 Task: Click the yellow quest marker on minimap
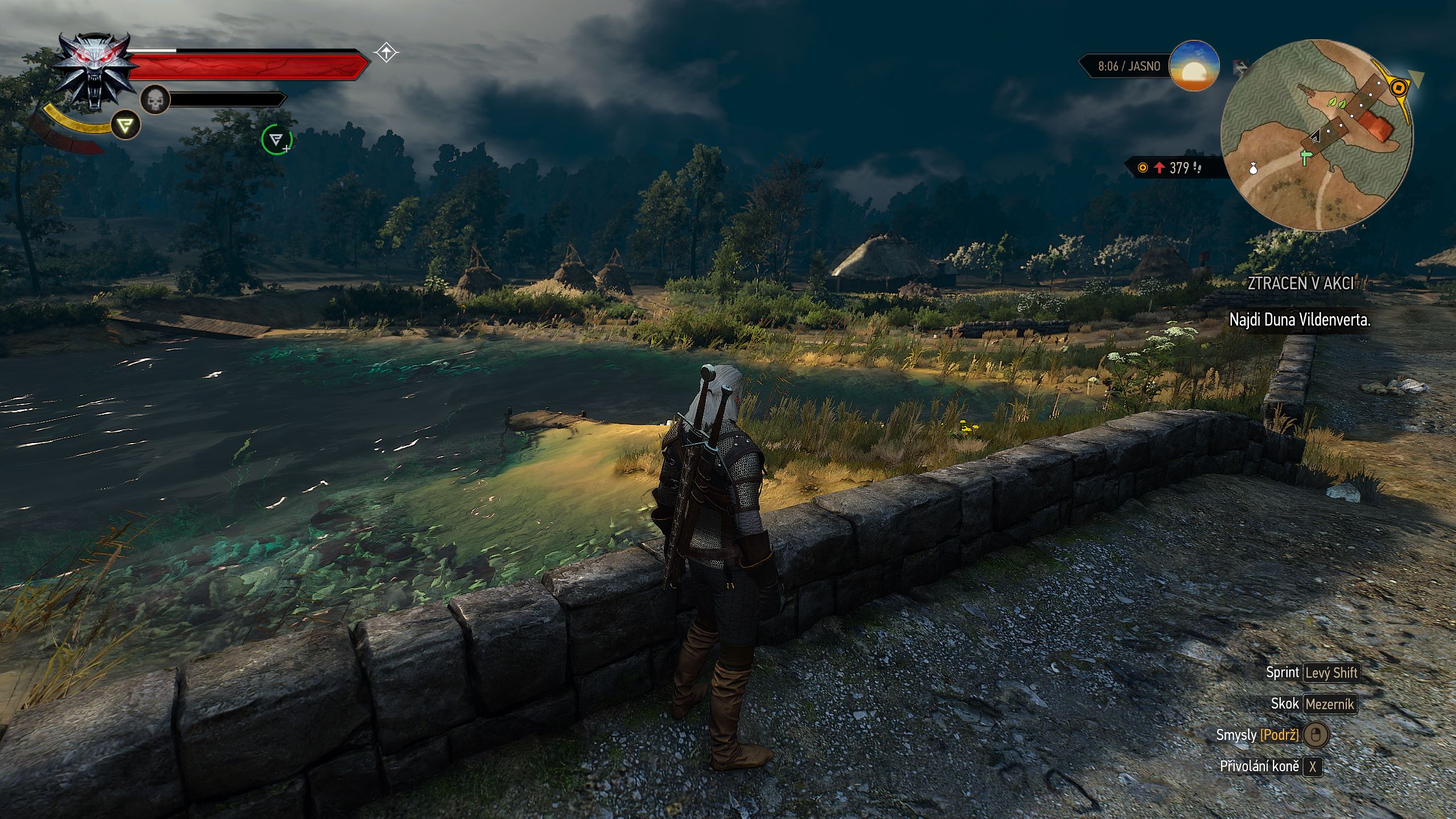pyautogui.click(x=1399, y=88)
